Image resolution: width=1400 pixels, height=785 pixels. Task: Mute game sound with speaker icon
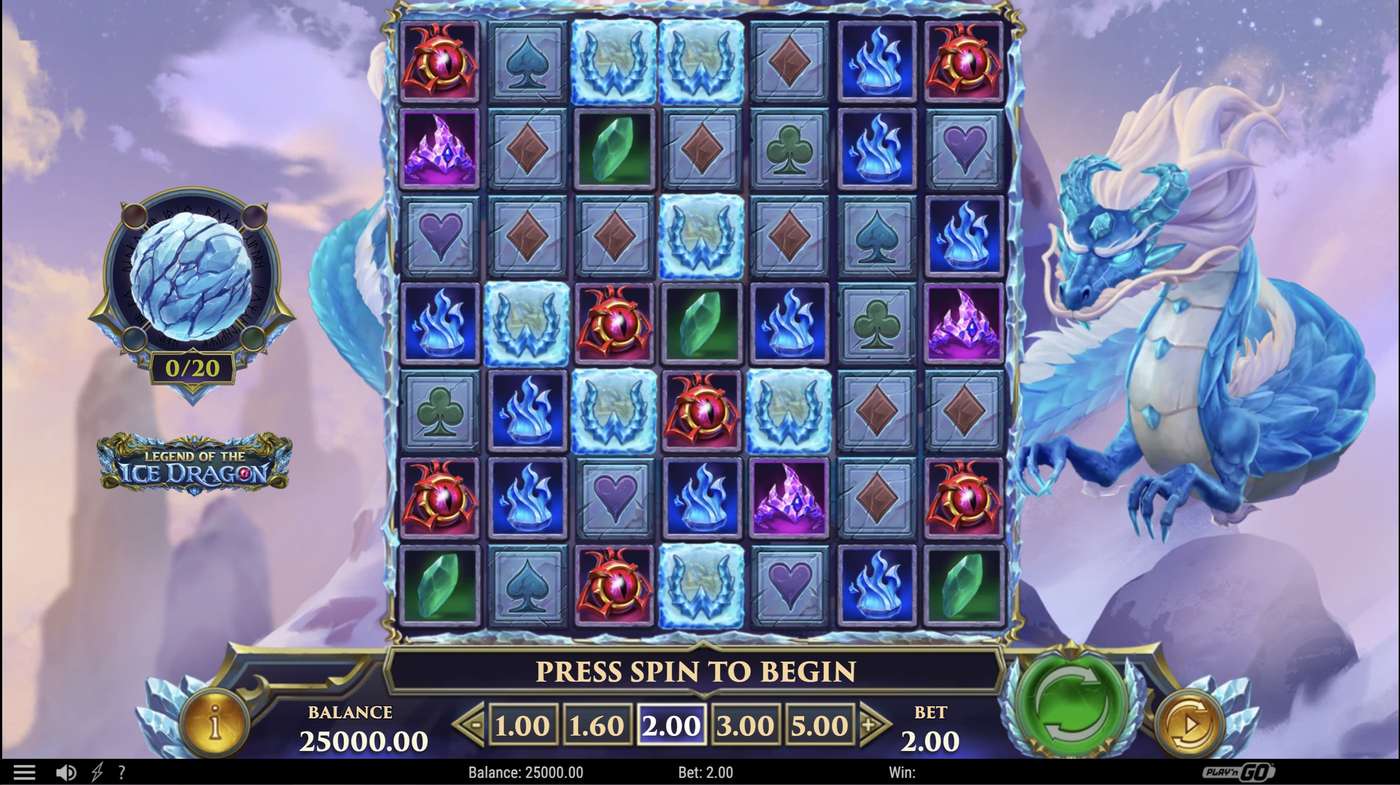point(65,771)
